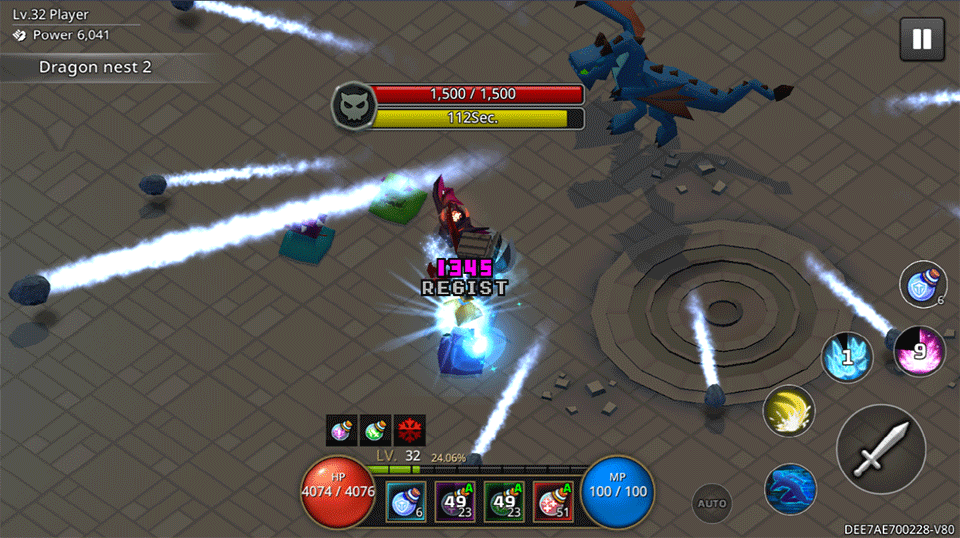Tap the boss skull portrait
960x538 pixels.
[352, 106]
